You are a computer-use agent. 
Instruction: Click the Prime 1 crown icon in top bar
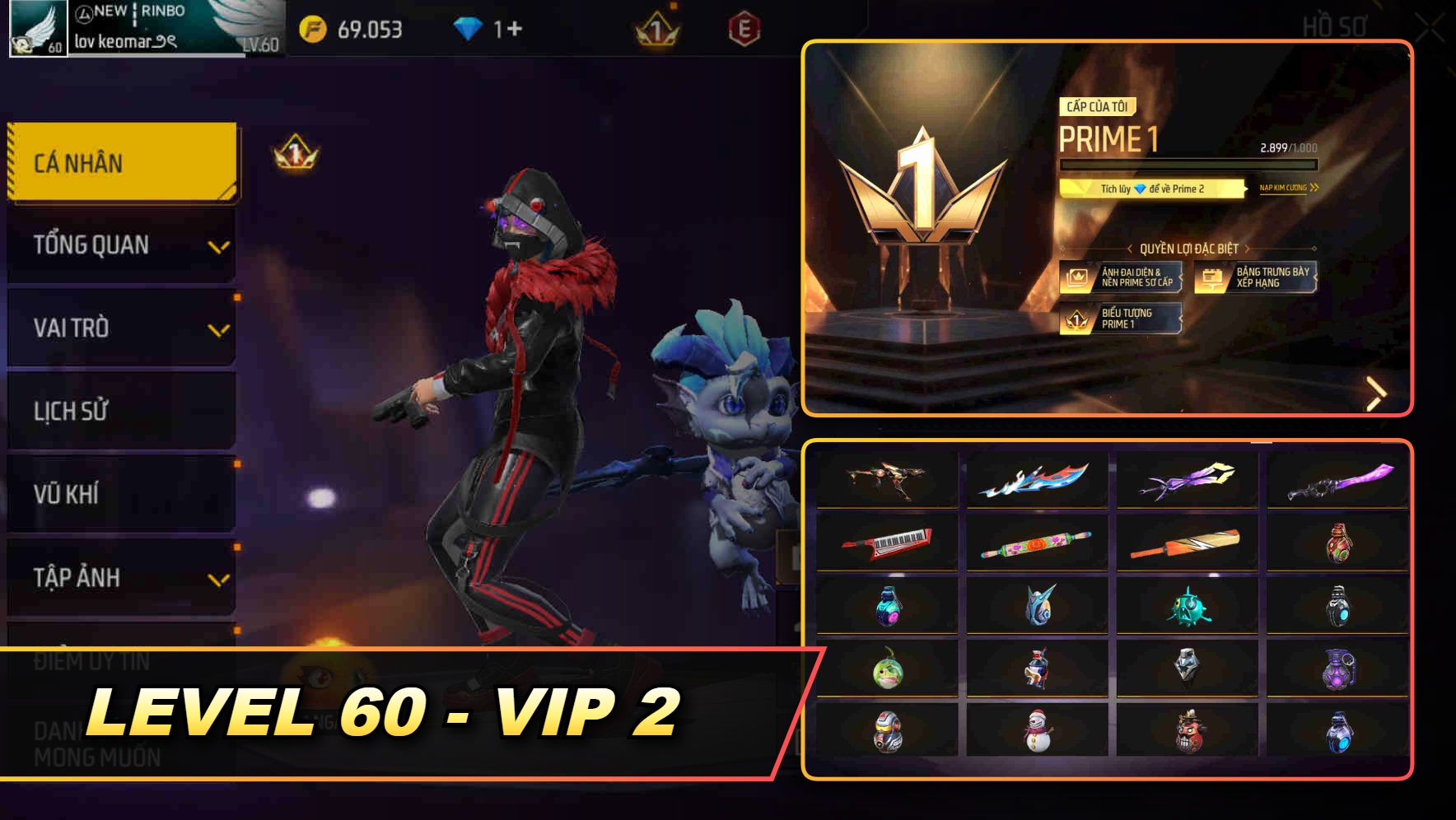click(x=654, y=26)
